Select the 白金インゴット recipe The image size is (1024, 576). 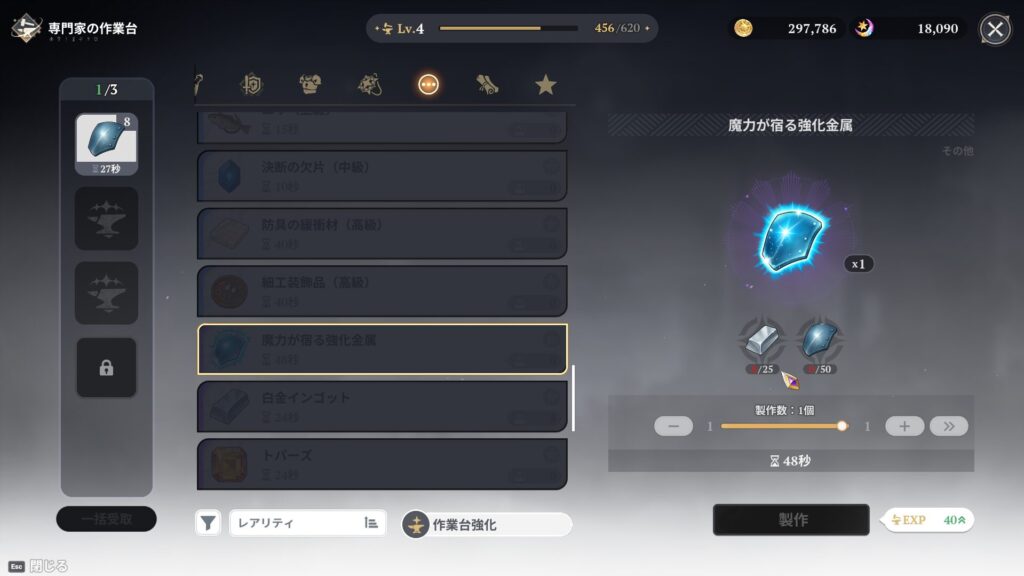click(382, 406)
